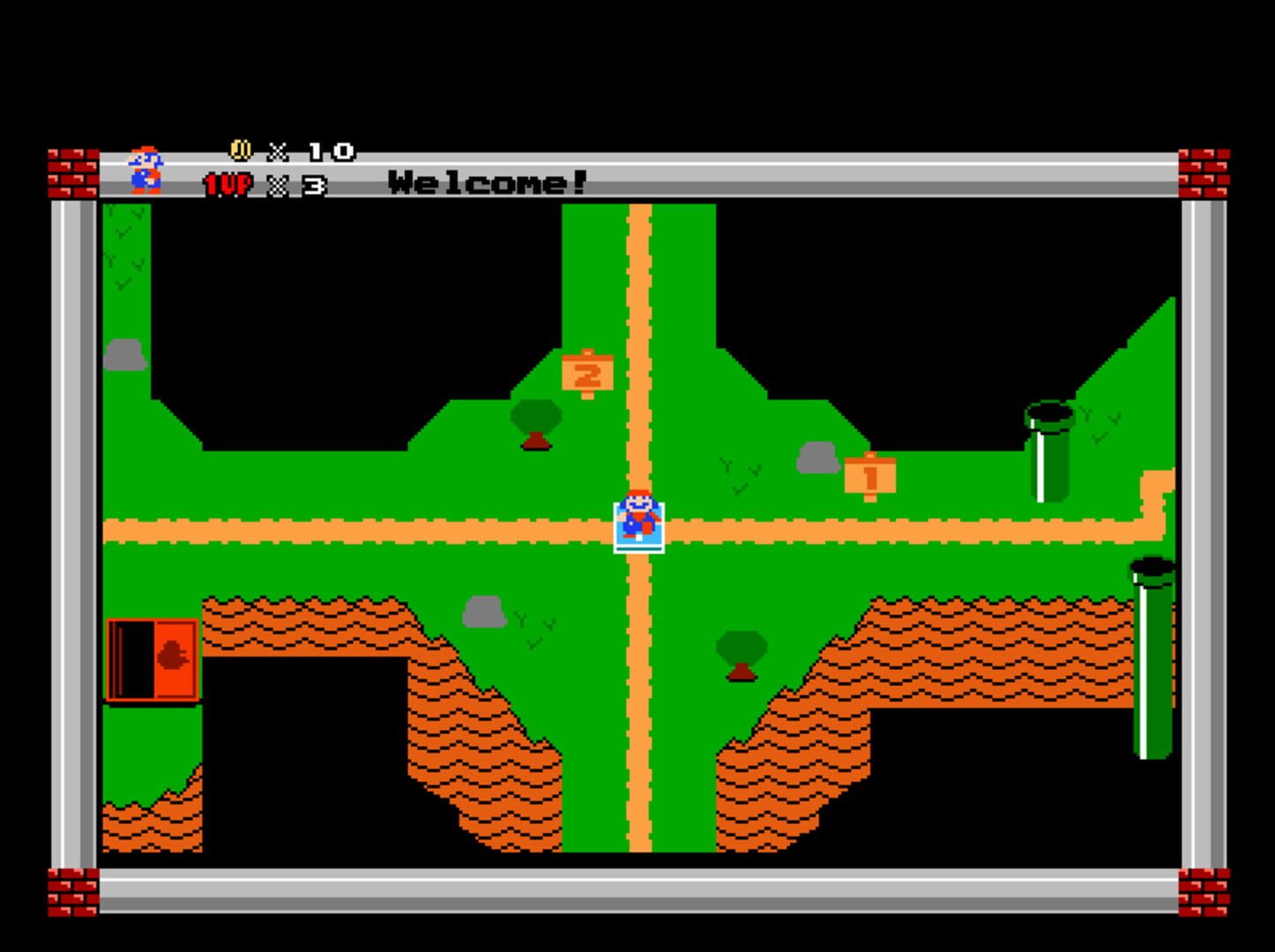Image resolution: width=1275 pixels, height=952 pixels.
Task: Click the rock next to level panel 1
Action: [818, 457]
